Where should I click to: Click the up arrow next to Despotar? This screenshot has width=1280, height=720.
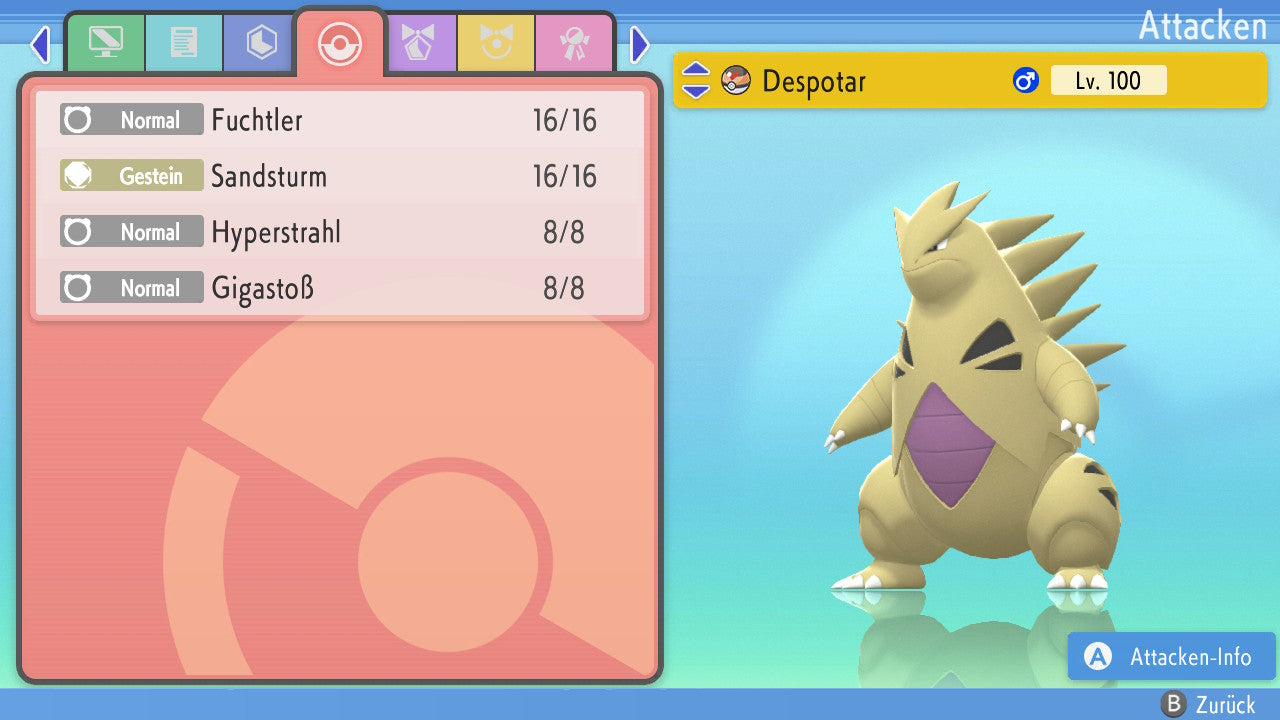696,71
